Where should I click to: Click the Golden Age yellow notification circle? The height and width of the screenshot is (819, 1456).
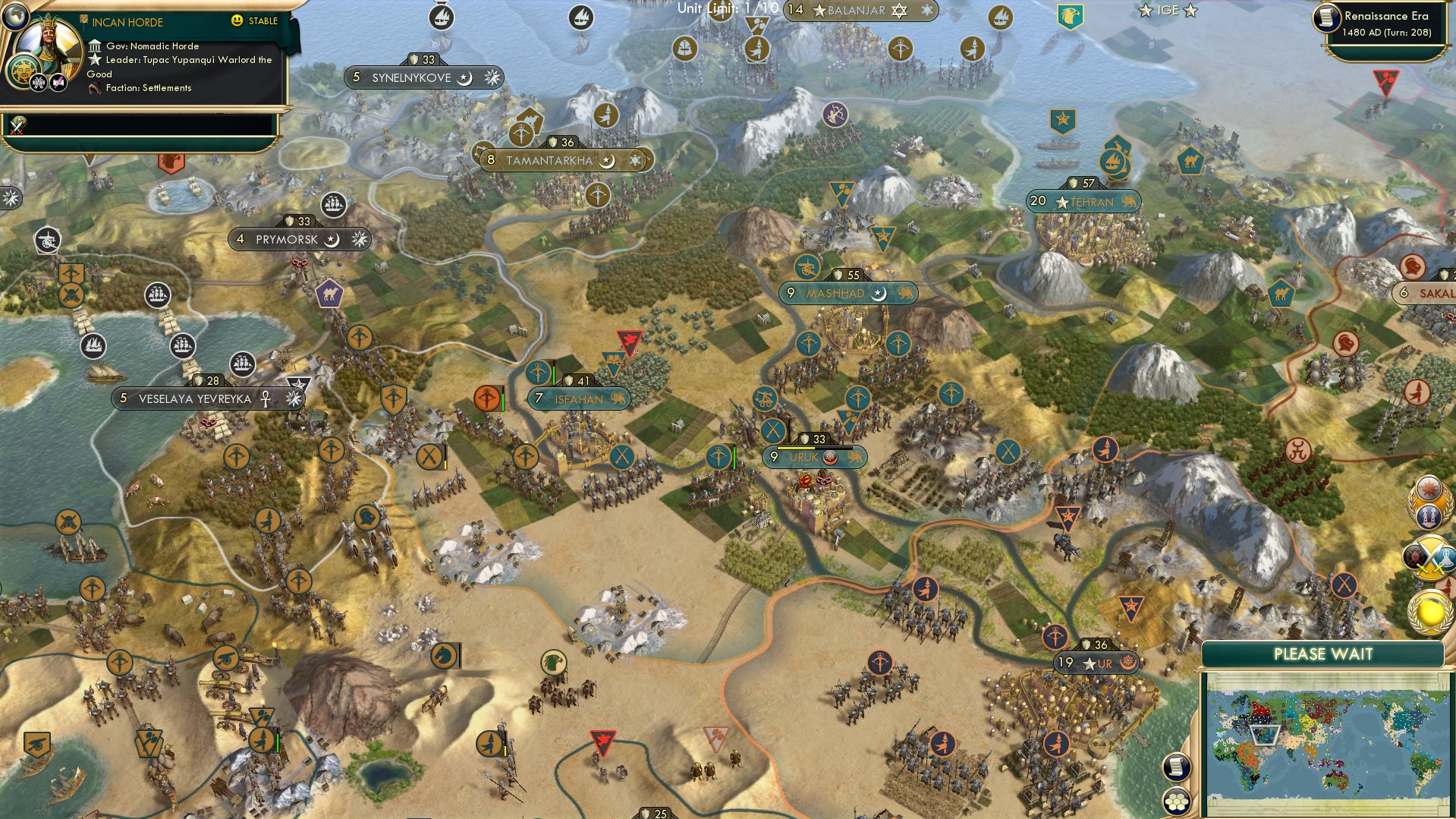click(x=1430, y=611)
